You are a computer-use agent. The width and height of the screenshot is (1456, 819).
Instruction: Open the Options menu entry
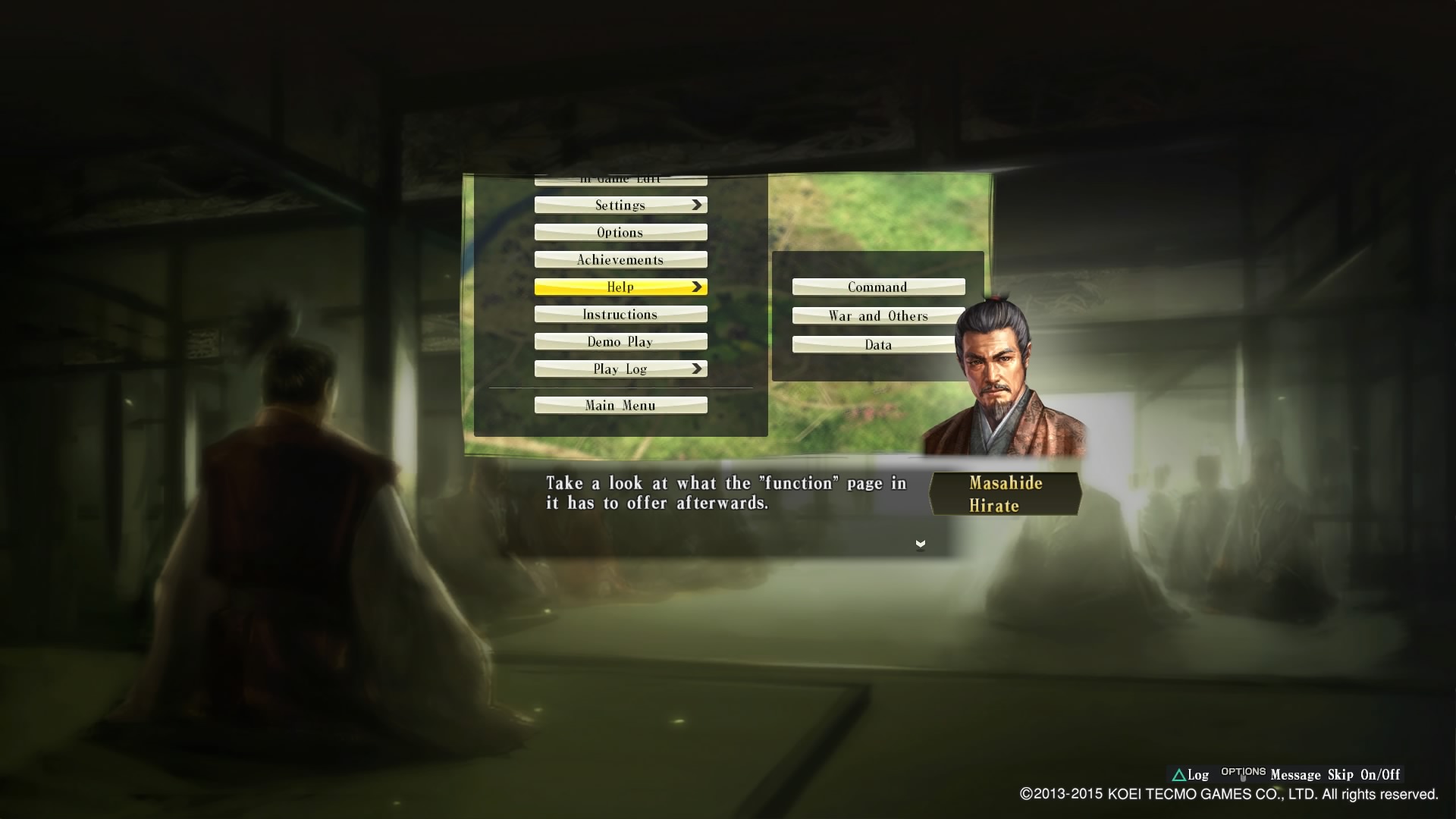[620, 232]
